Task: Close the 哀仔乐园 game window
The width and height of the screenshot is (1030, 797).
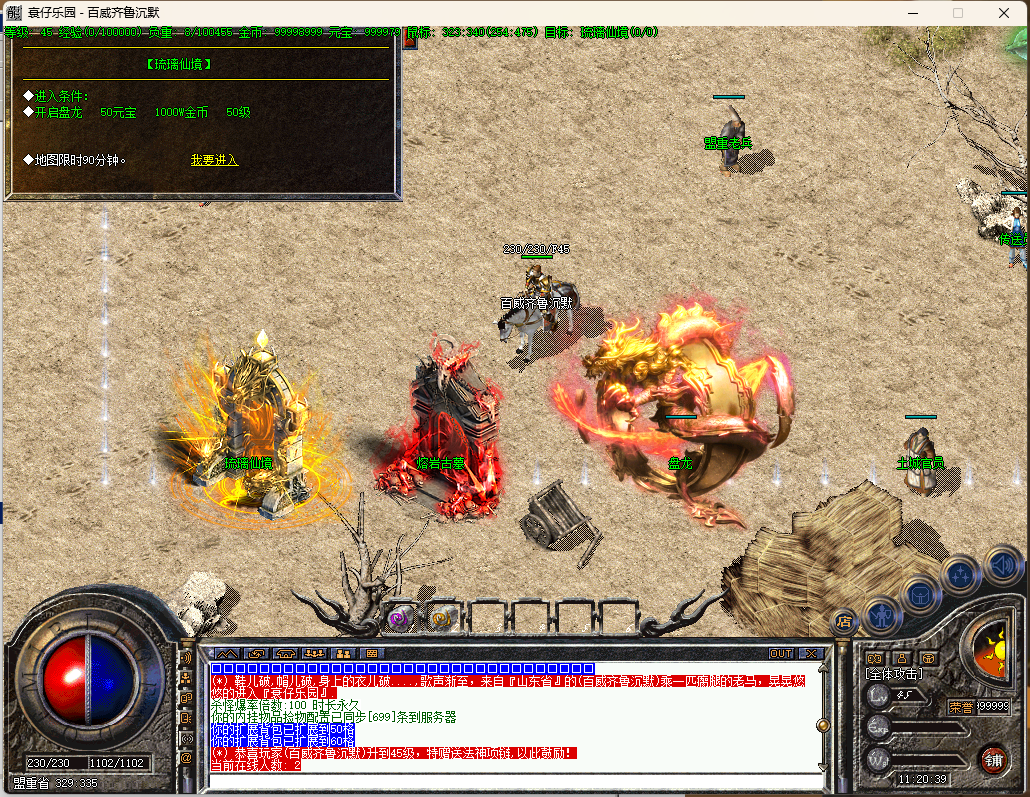Action: 1004,13
